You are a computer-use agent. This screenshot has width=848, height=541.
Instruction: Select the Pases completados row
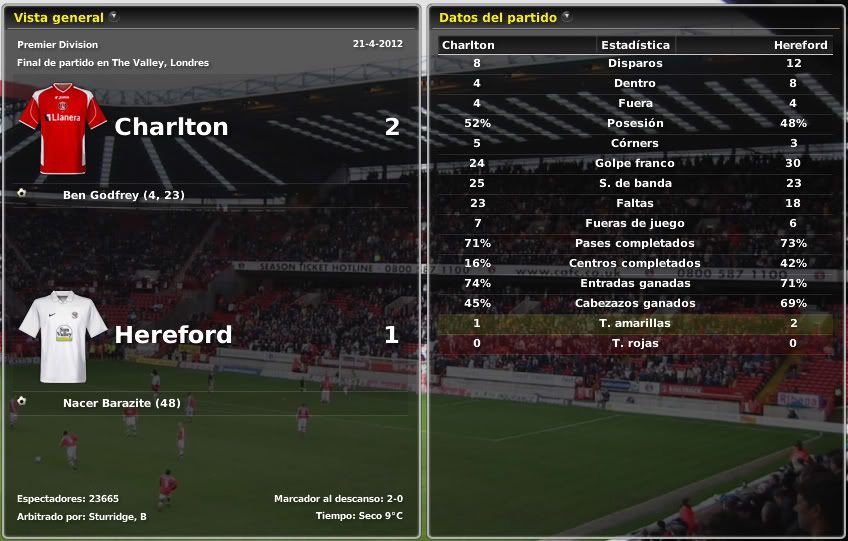click(x=635, y=243)
